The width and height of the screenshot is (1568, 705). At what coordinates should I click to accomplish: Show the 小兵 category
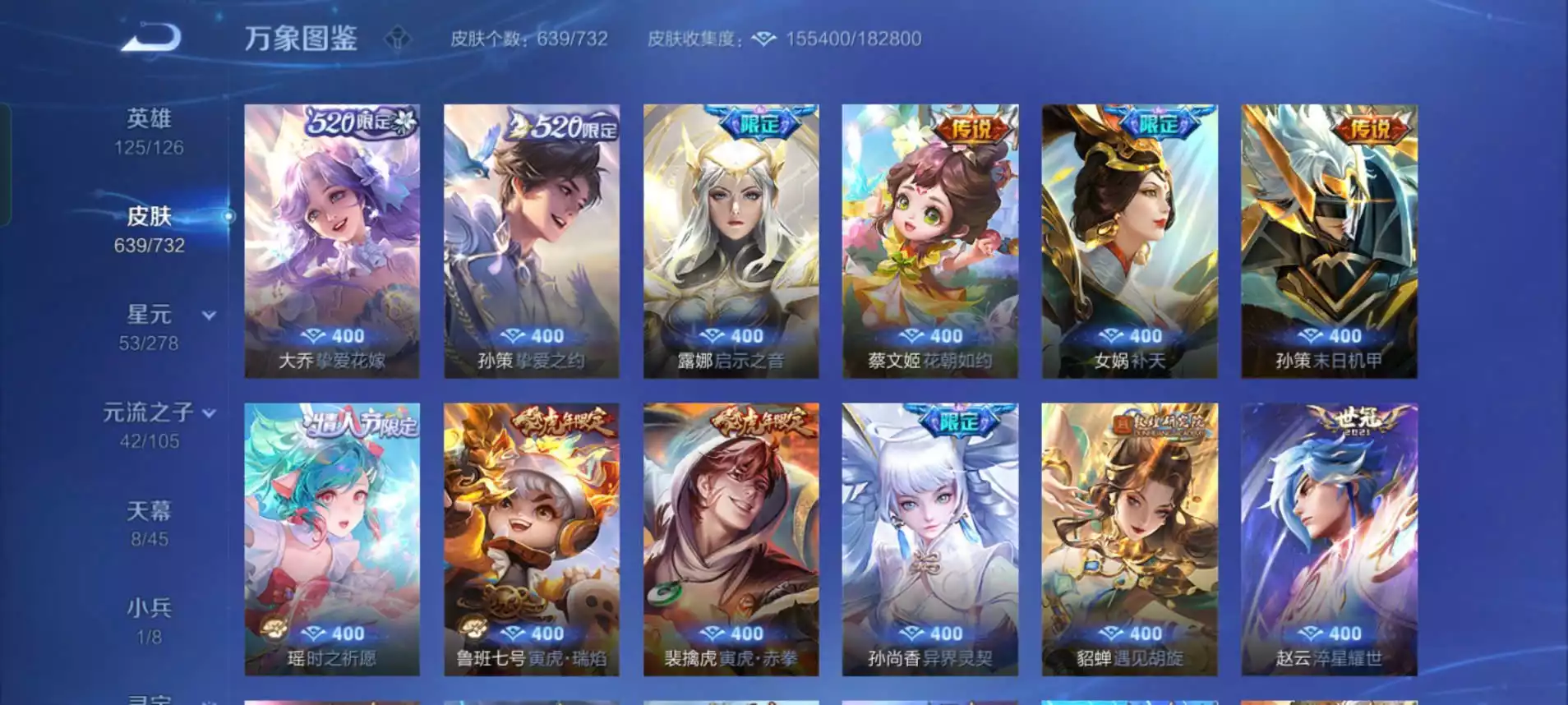click(x=149, y=620)
